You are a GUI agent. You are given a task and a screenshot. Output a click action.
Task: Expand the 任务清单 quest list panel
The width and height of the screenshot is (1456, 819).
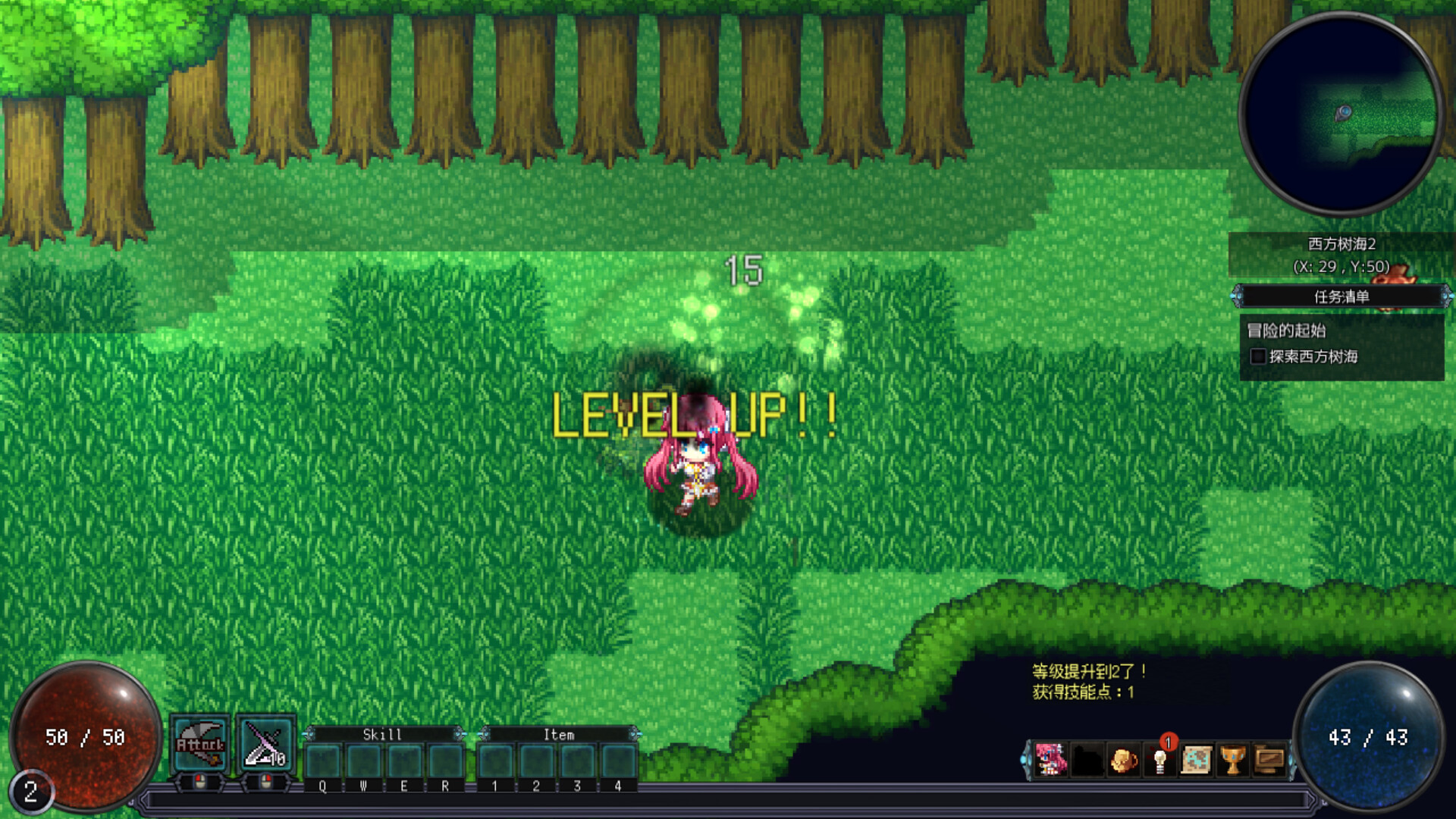pos(1341,297)
